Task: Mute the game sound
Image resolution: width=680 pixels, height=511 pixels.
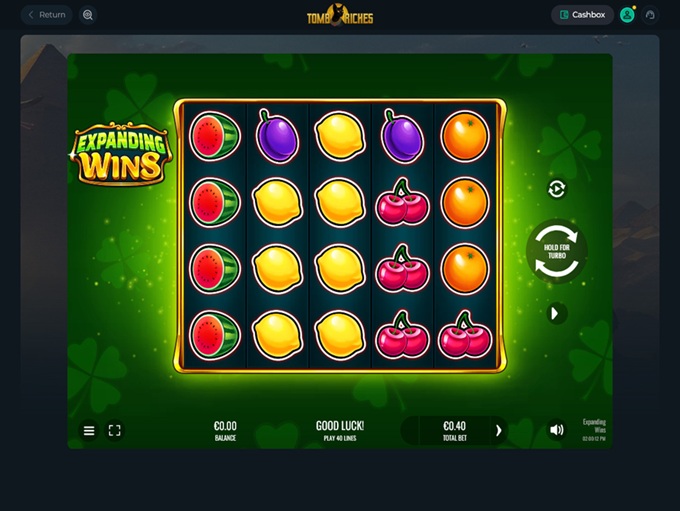Action: click(x=557, y=430)
